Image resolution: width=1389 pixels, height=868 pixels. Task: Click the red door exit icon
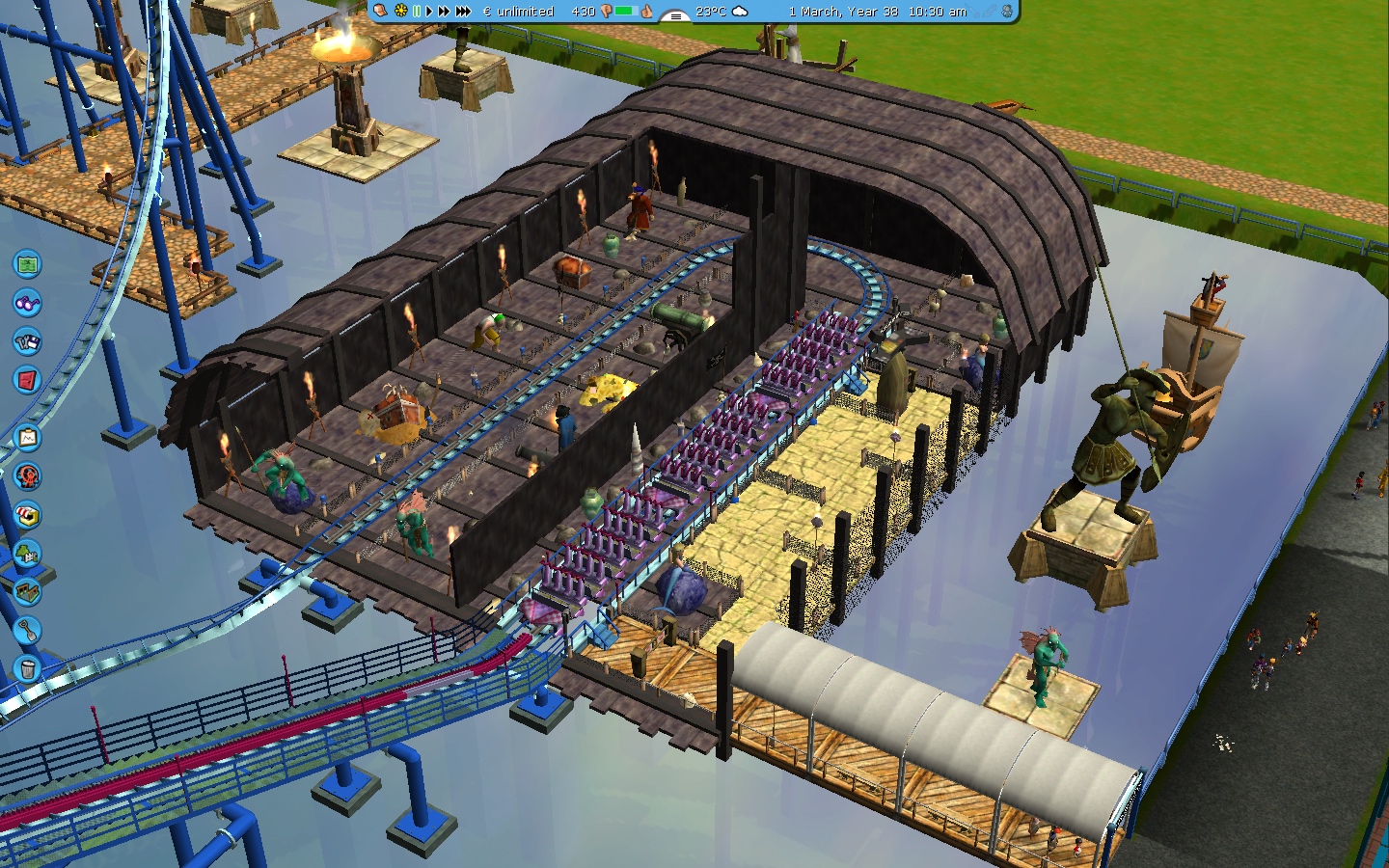tap(27, 379)
